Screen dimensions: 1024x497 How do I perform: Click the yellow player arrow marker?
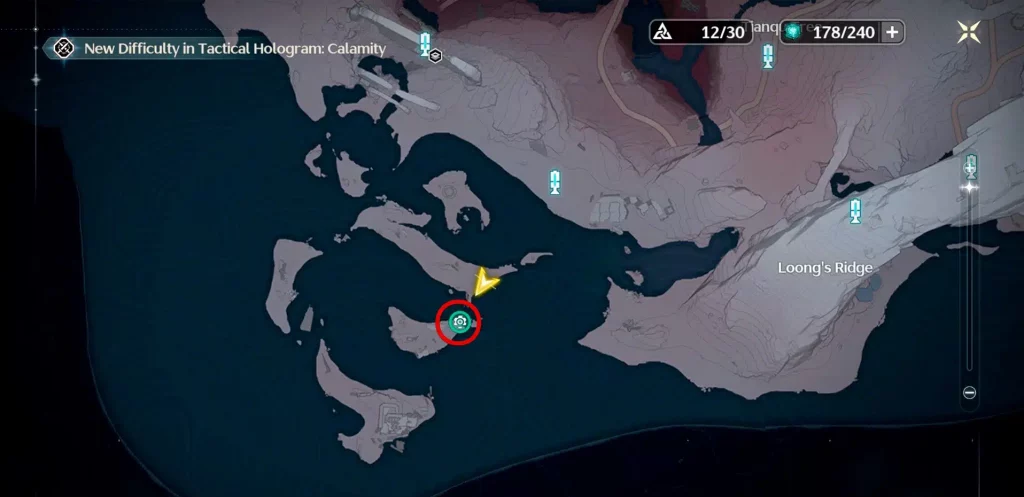click(x=486, y=284)
